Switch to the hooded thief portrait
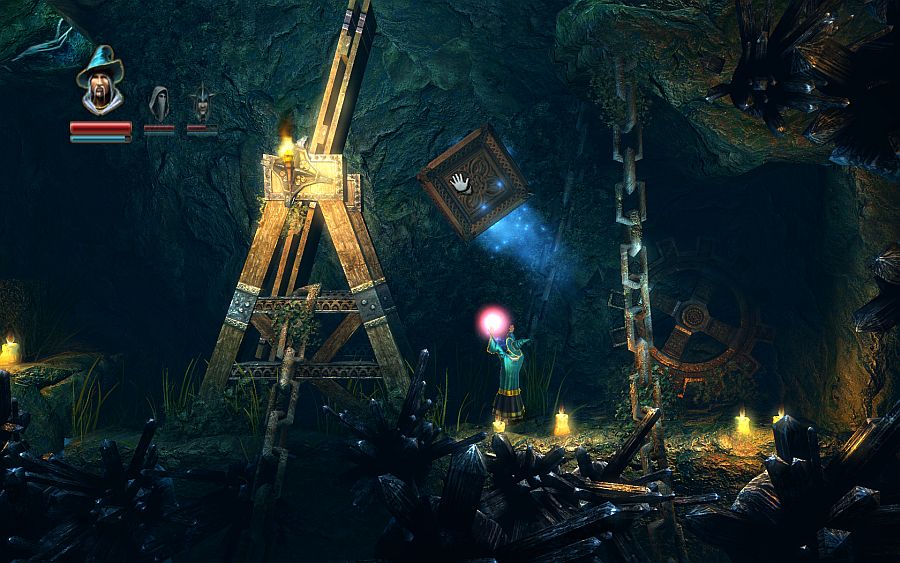This screenshot has height=563, width=900. 158,103
